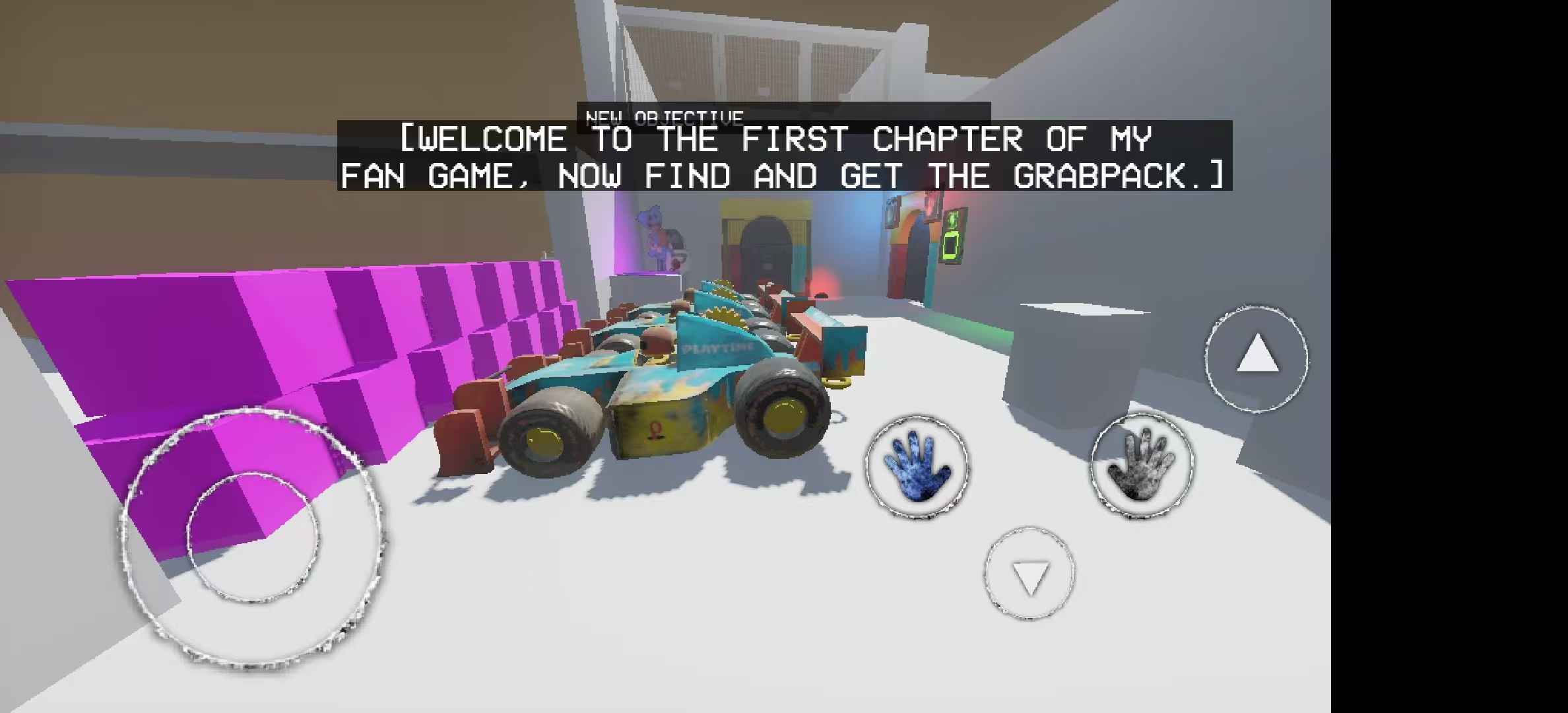Screen dimensions: 1568x713
Task: Tap the blue hand button
Action: click(x=917, y=465)
